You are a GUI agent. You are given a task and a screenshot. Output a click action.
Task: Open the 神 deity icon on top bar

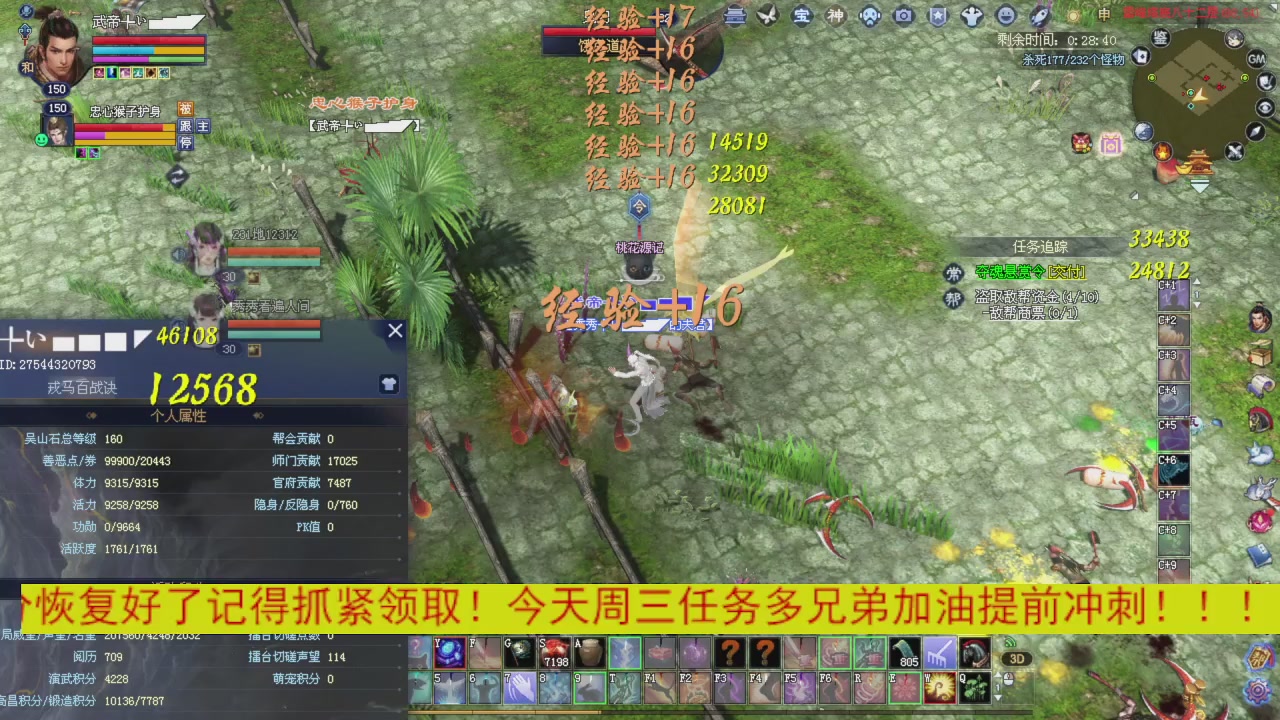click(x=838, y=15)
